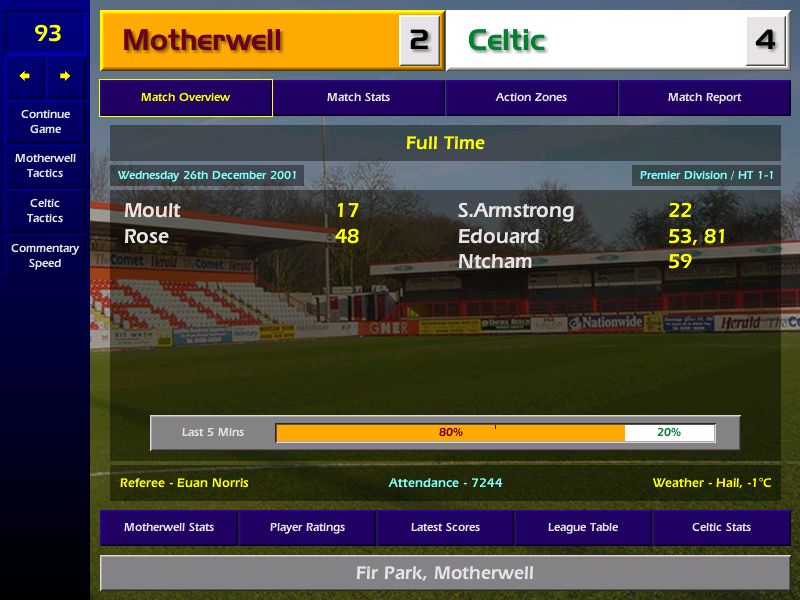Click goalscorer Moult's name
Viewport: 800px width, 600px height.
[152, 211]
